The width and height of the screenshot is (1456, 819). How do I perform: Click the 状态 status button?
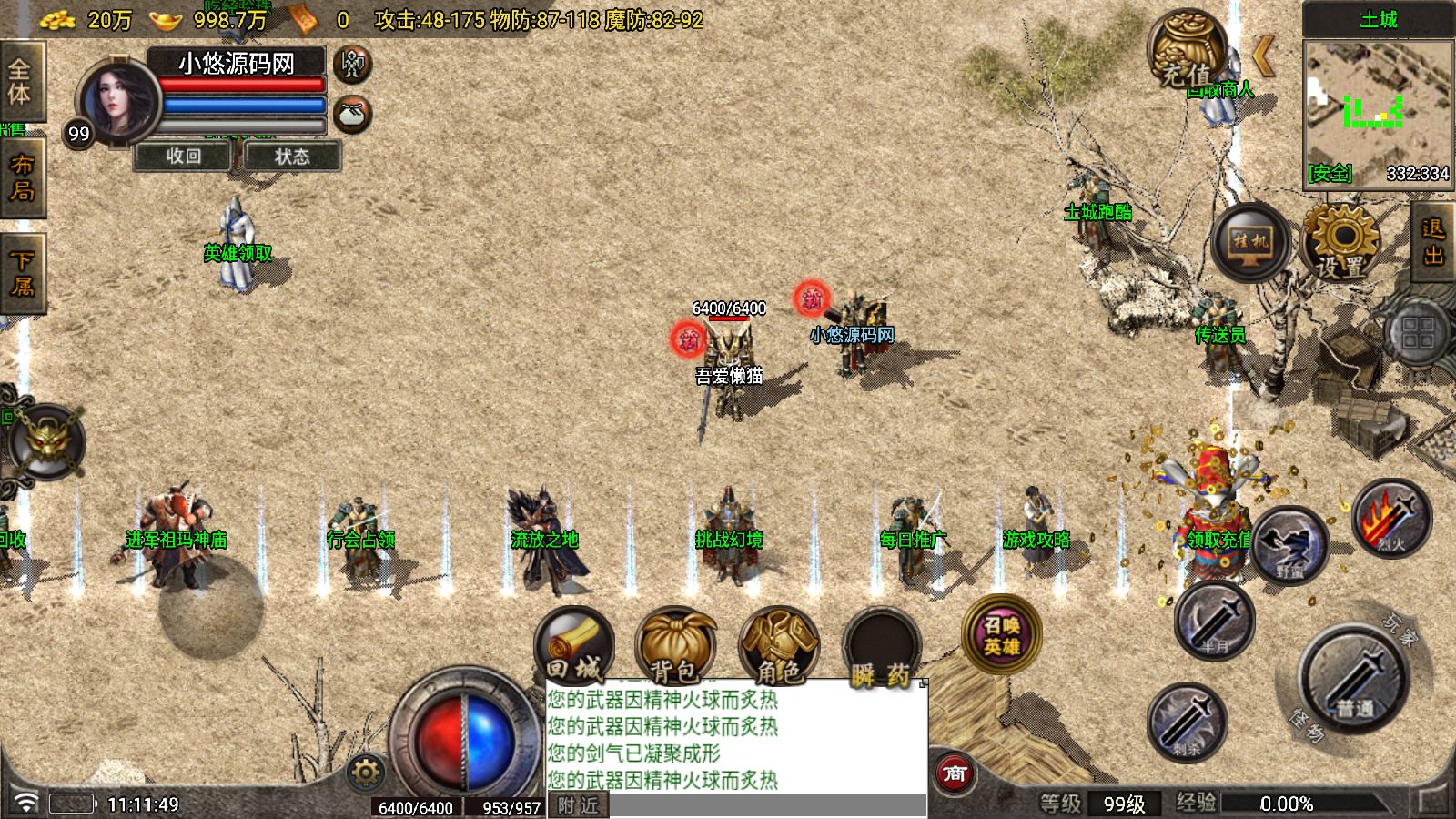292,157
